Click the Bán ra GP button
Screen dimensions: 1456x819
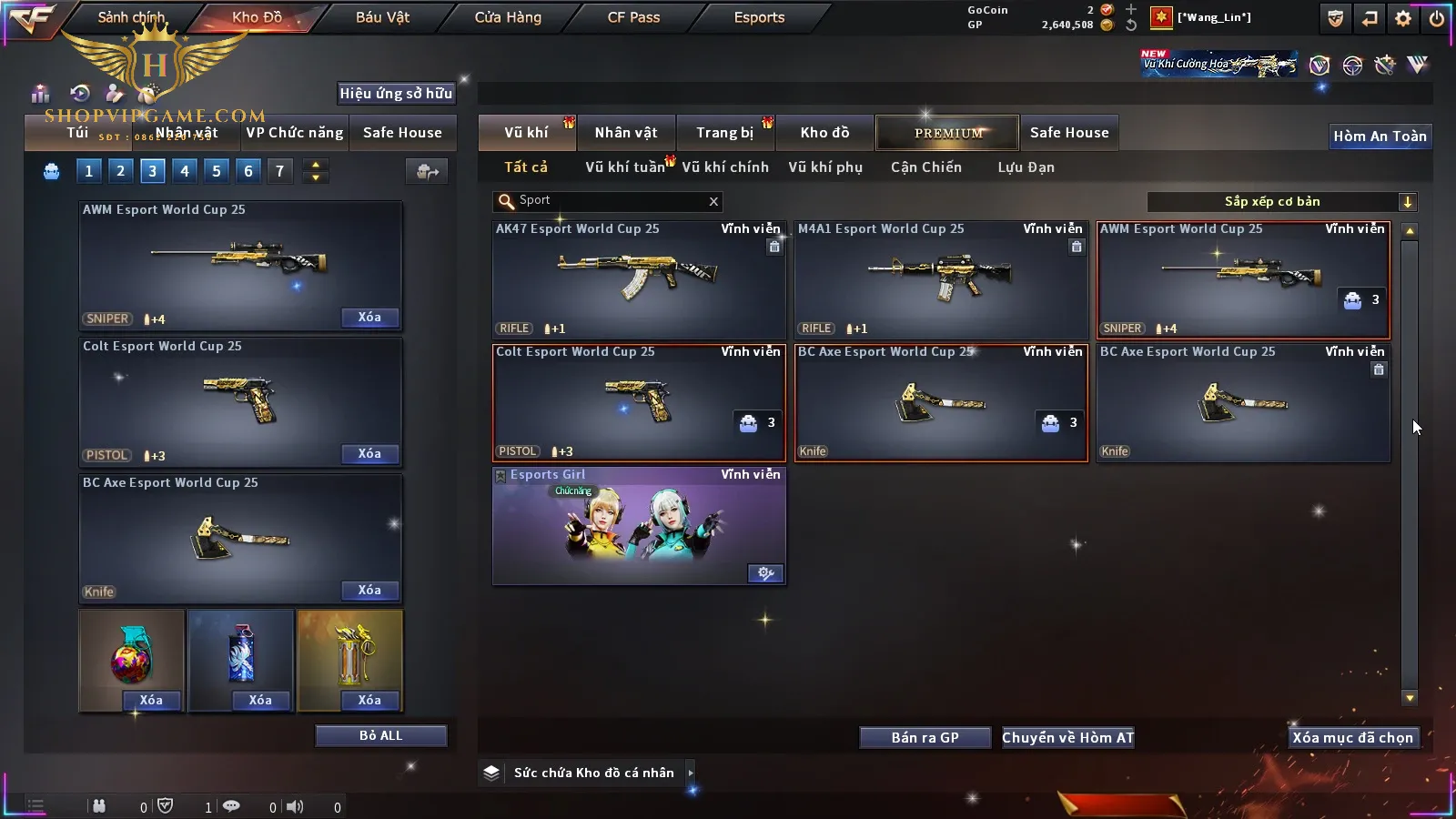[925, 738]
